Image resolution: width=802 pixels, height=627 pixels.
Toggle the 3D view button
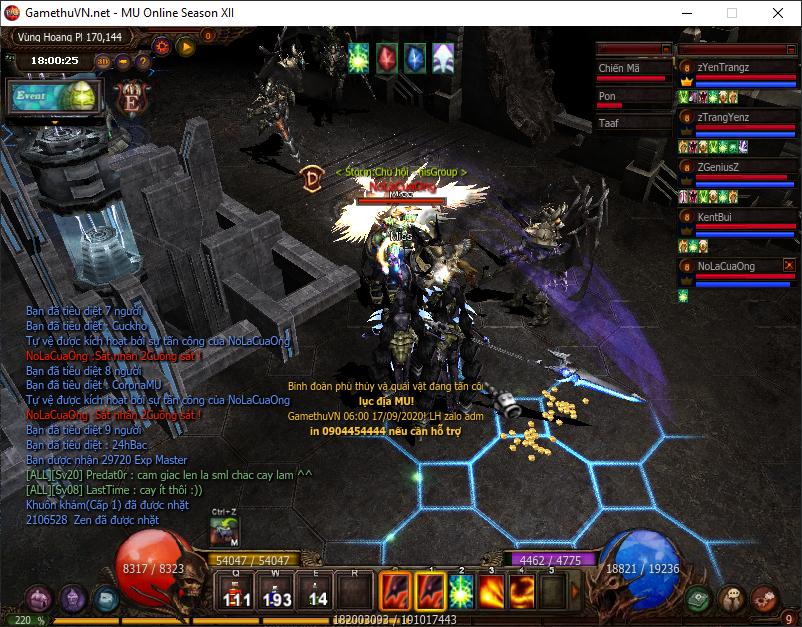103,61
